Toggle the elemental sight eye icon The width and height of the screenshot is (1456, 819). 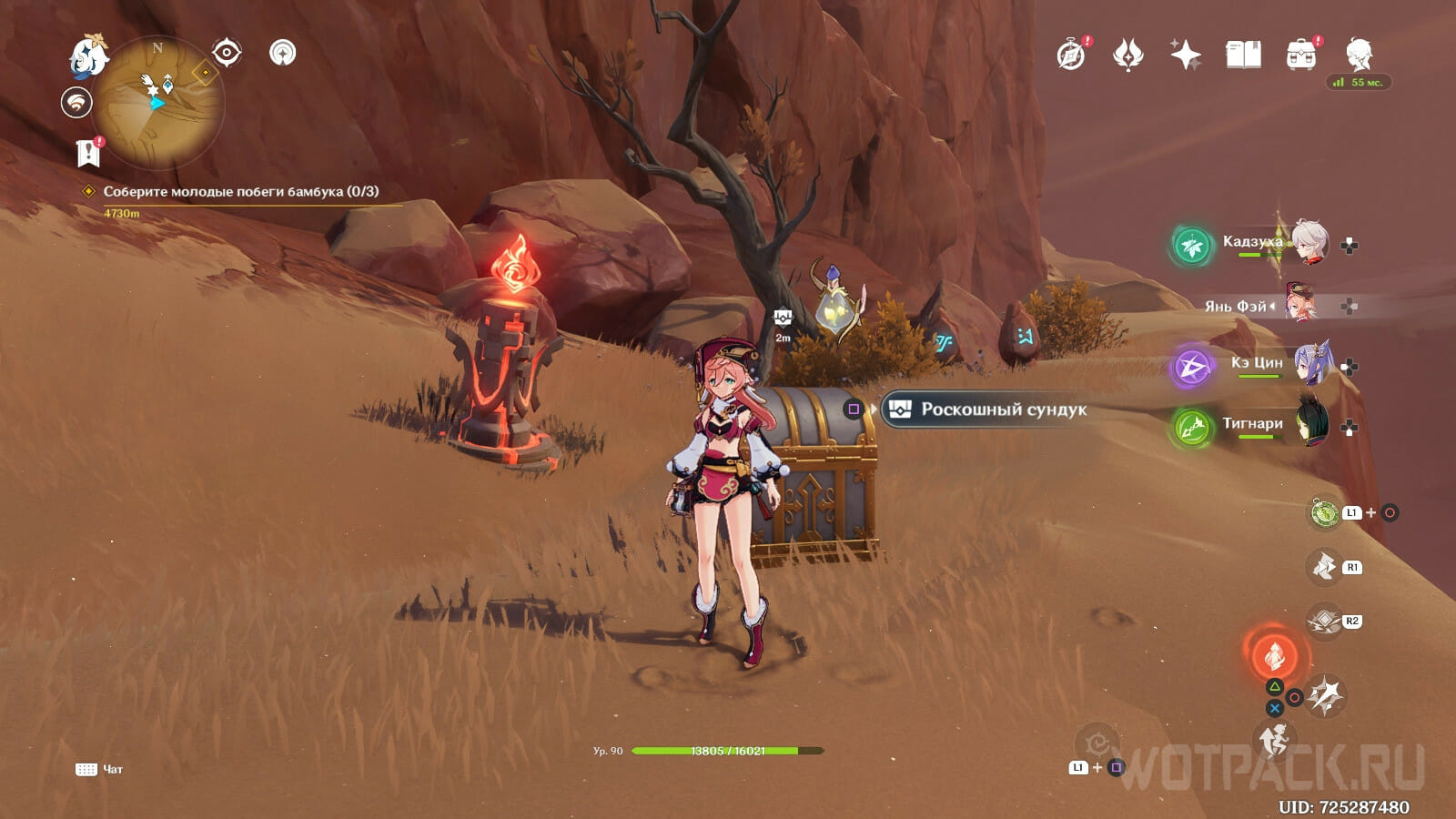(227, 53)
